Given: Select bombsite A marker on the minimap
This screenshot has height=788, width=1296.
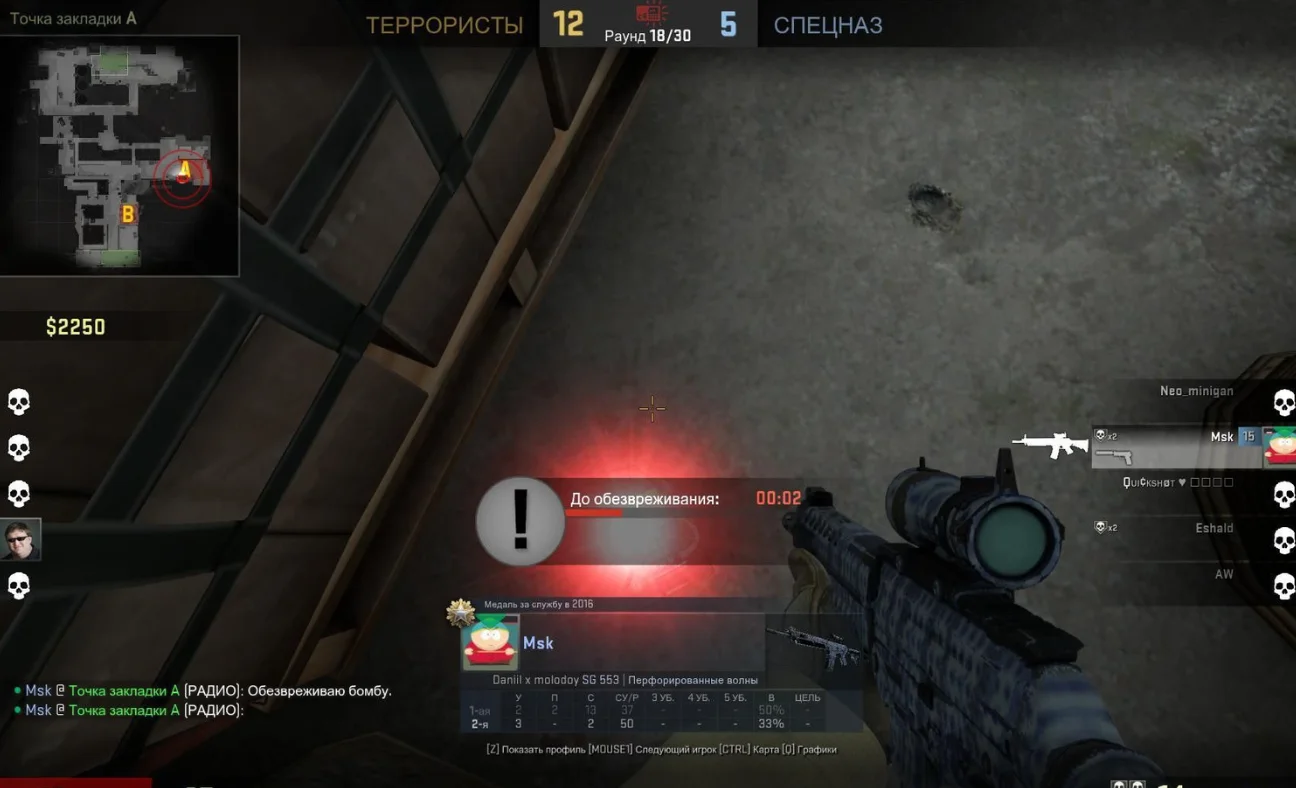Looking at the screenshot, I should [183, 169].
